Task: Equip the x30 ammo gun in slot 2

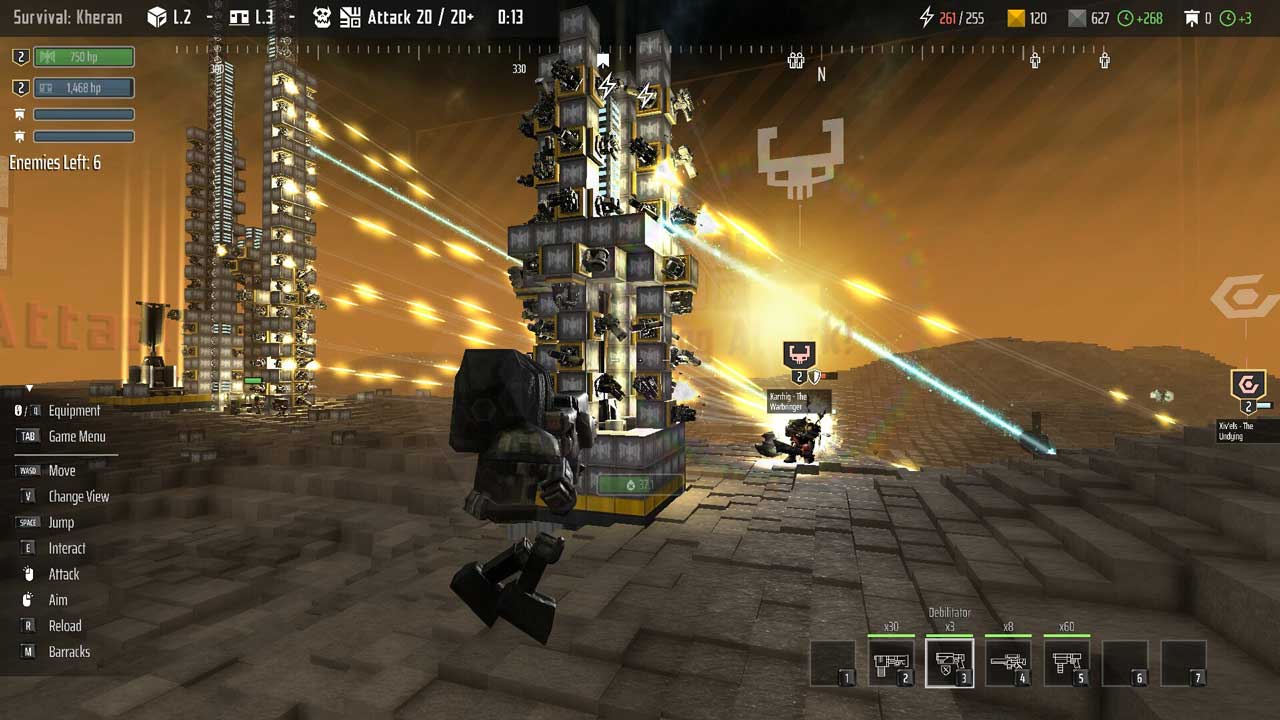Action: click(x=890, y=663)
